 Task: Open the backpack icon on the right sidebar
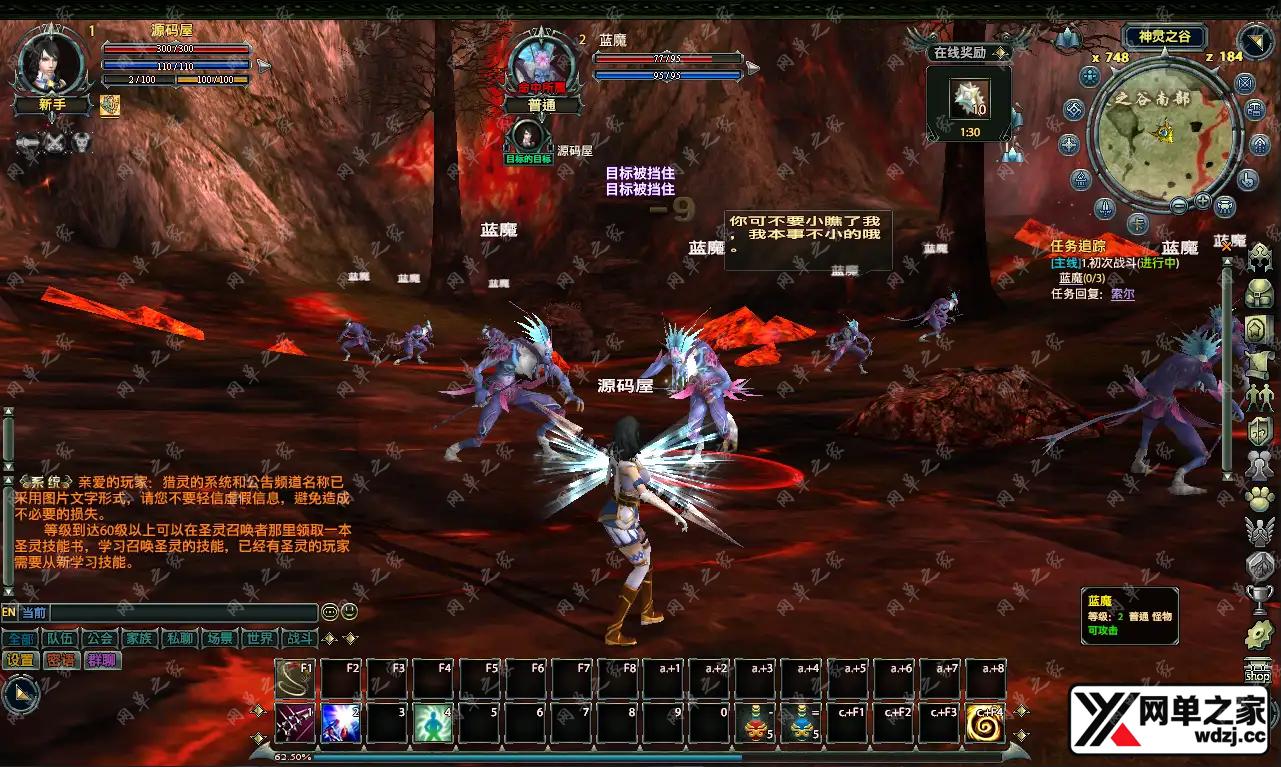coord(1260,293)
